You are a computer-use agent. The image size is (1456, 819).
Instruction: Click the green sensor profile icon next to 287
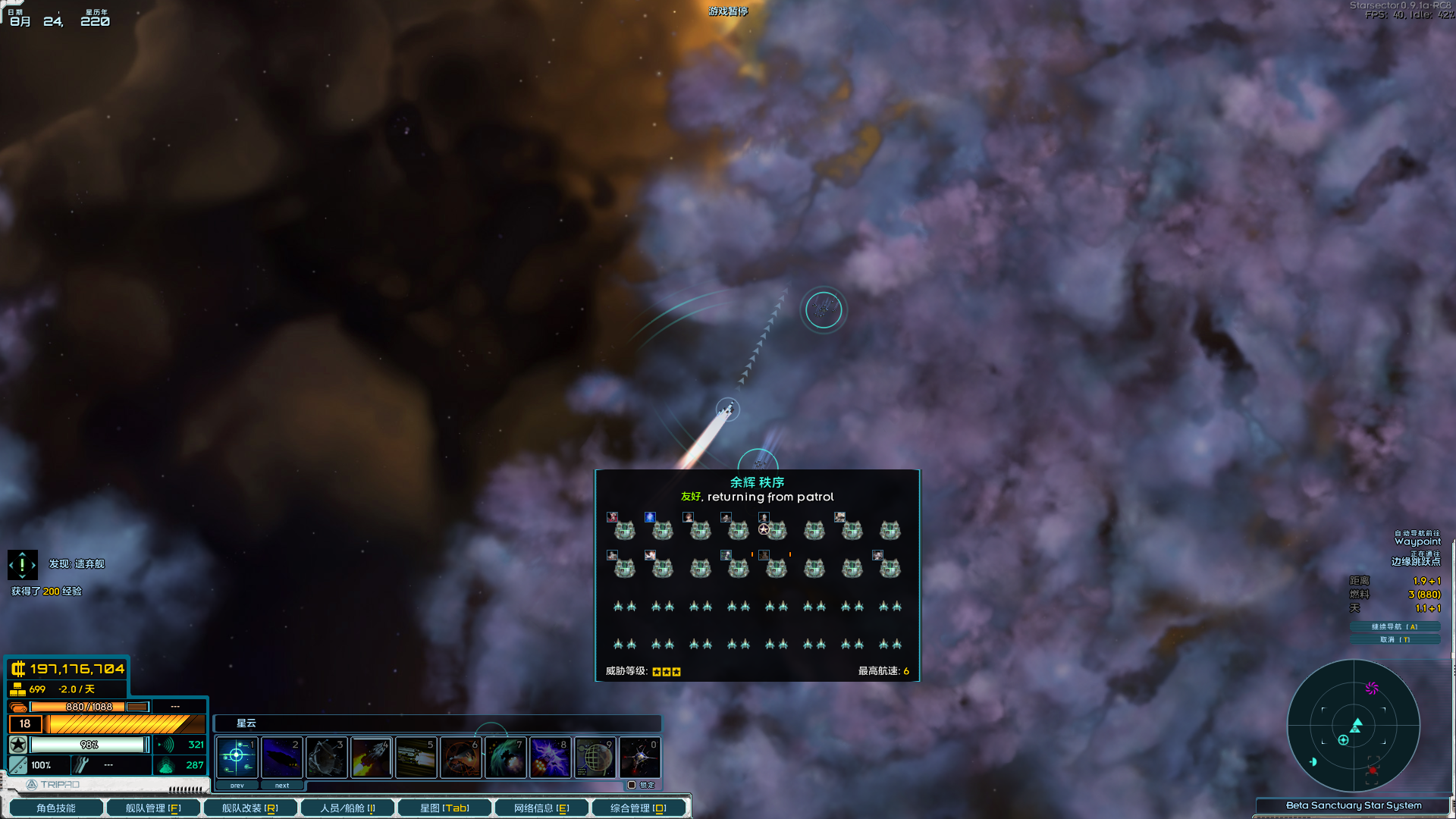tap(166, 765)
